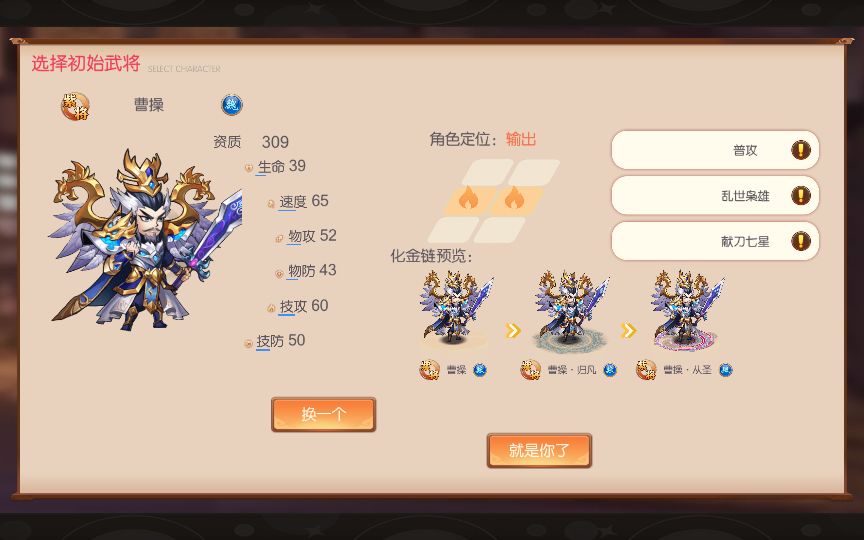Click the 换一个 reroll button
This screenshot has width=864, height=540.
click(323, 414)
